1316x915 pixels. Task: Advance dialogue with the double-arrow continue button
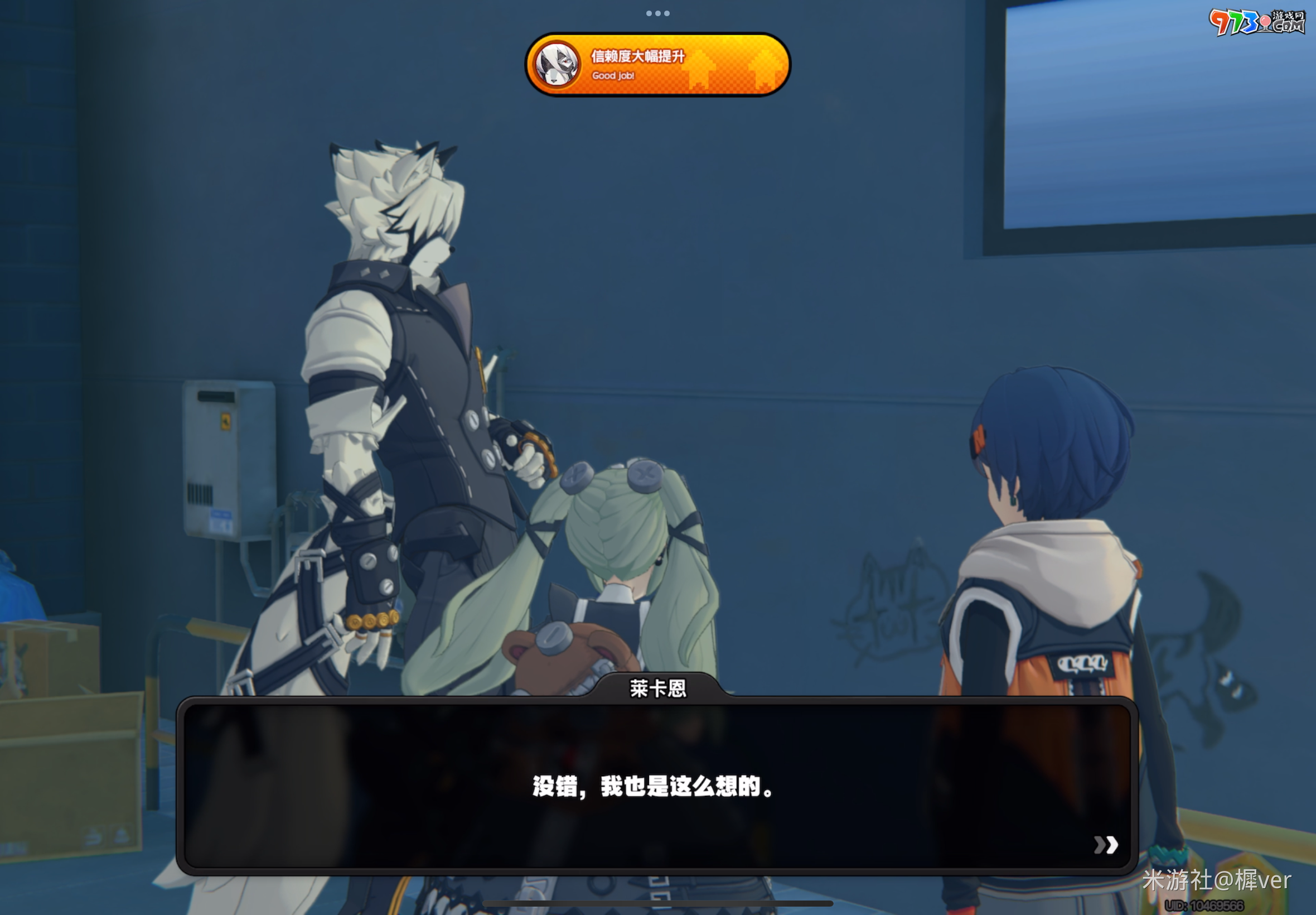(1105, 845)
